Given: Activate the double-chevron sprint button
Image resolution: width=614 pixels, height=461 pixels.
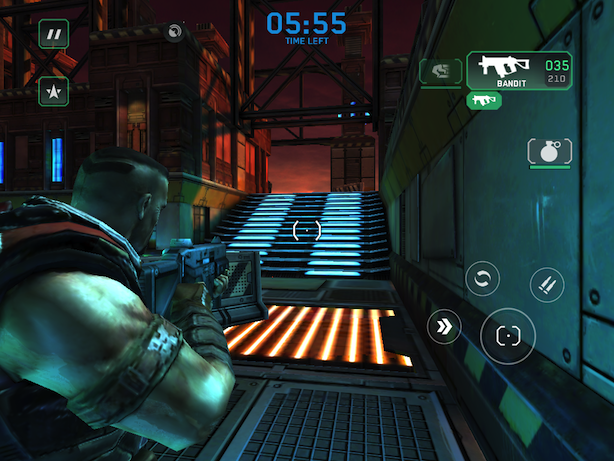Looking at the screenshot, I should point(444,327).
